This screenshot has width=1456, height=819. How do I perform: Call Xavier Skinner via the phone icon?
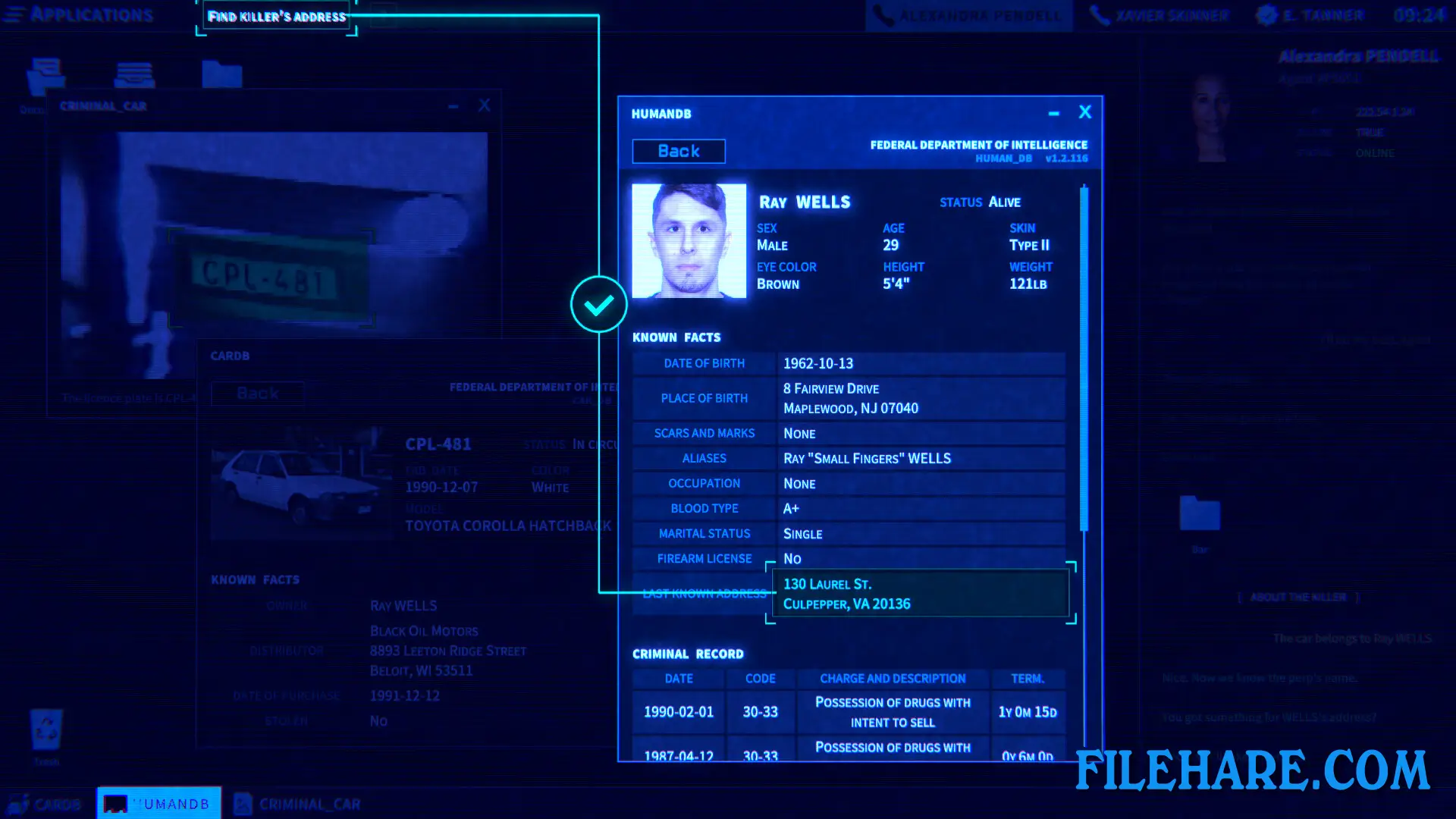click(1099, 14)
